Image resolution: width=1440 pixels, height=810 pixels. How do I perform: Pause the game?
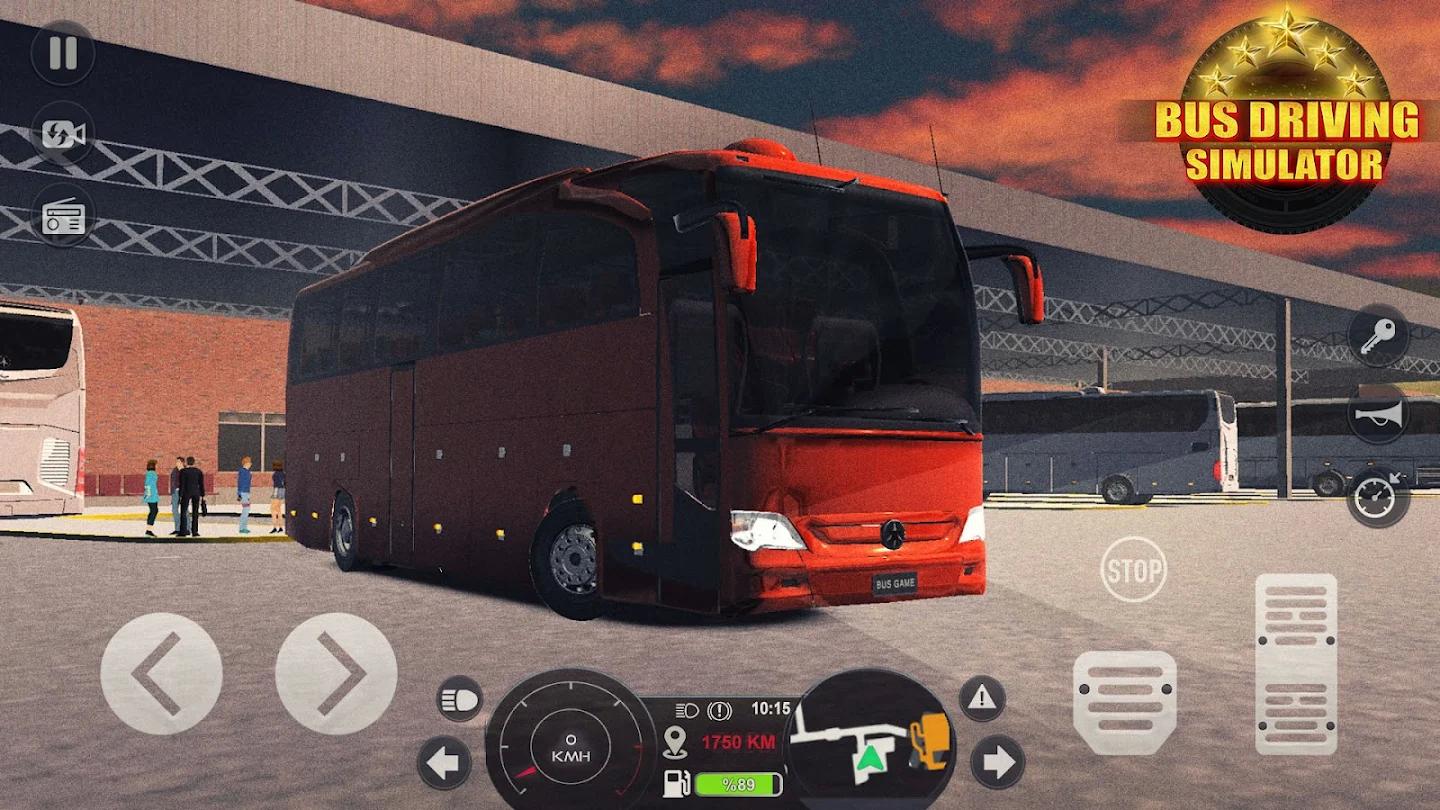[x=62, y=55]
